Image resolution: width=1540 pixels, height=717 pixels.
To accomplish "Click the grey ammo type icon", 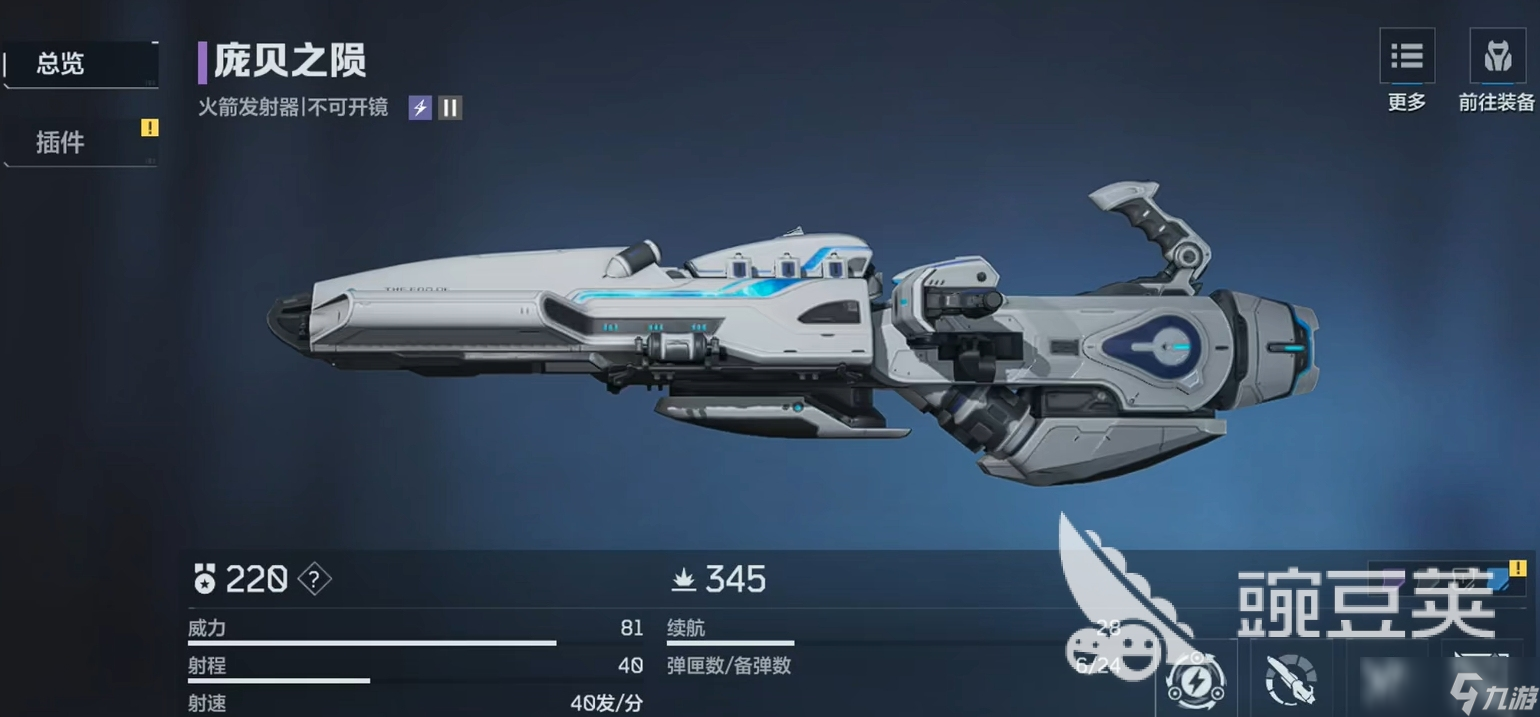I will [x=450, y=108].
